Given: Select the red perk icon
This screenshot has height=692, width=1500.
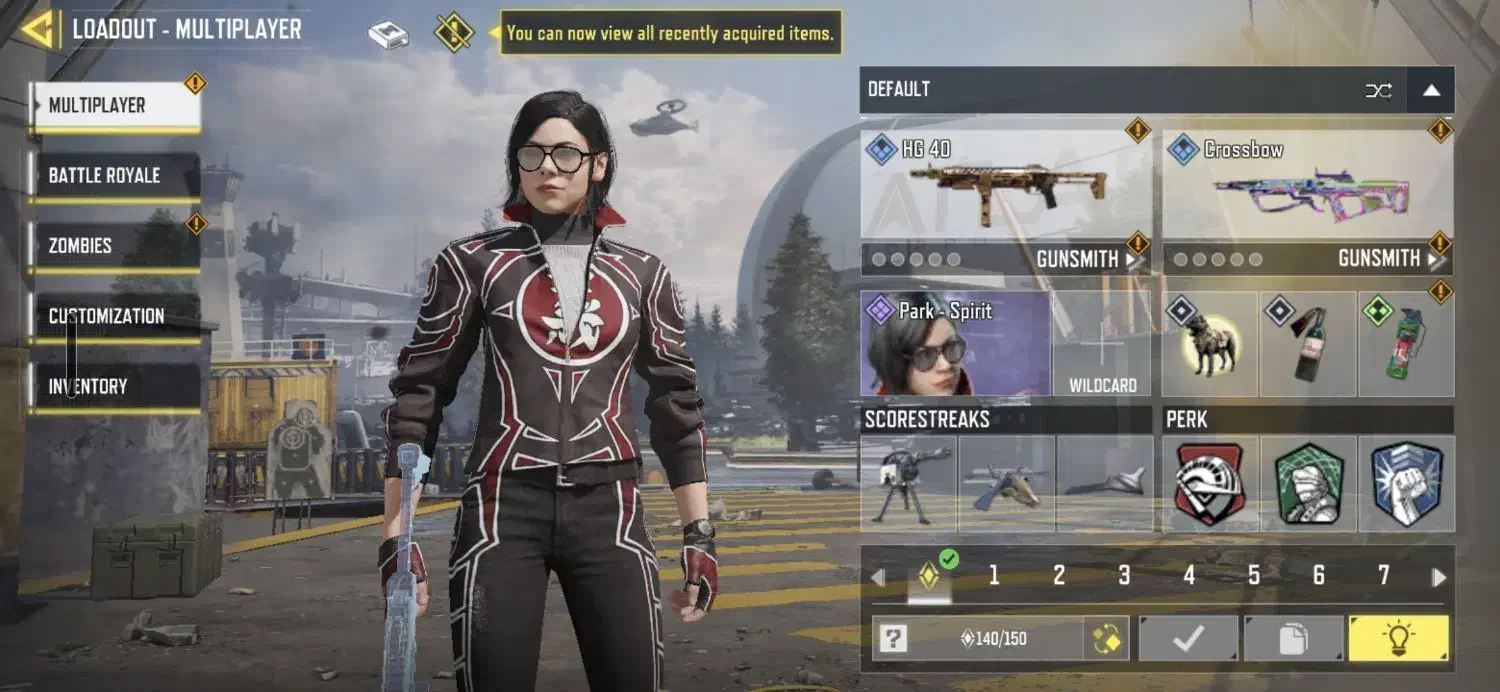Looking at the screenshot, I should 1210,483.
